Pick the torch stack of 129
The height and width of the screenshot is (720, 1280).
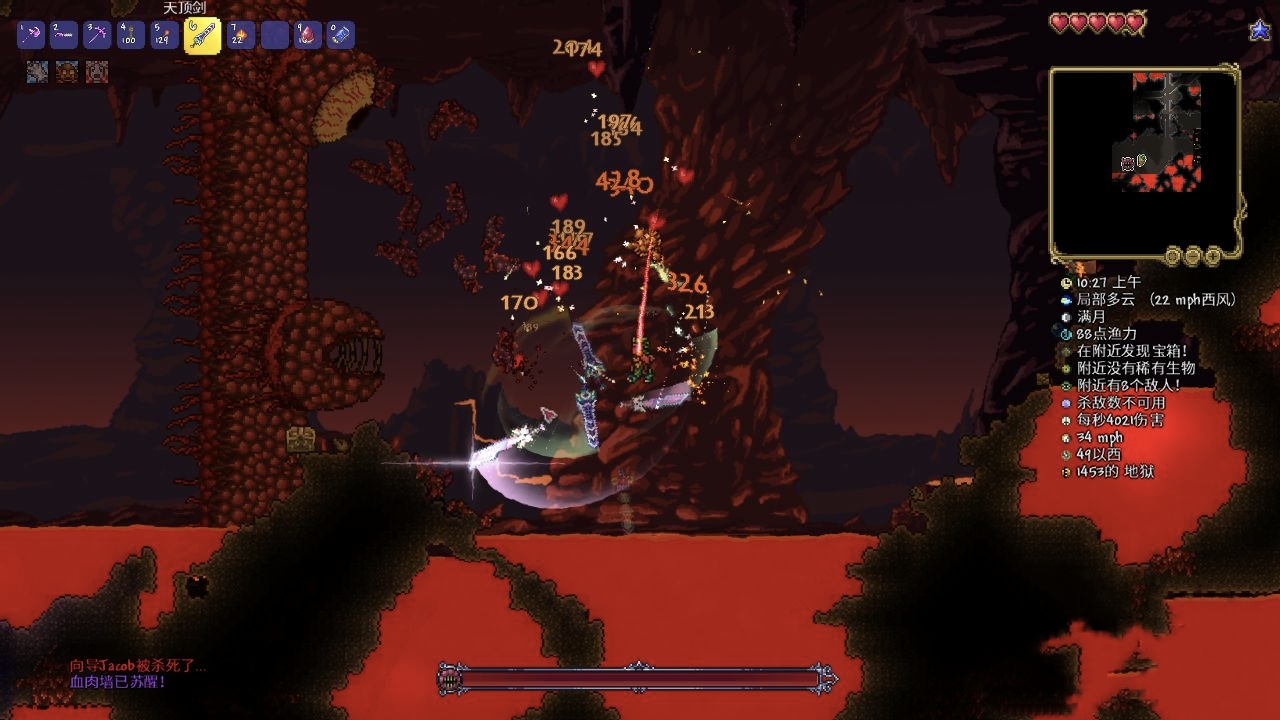click(164, 36)
